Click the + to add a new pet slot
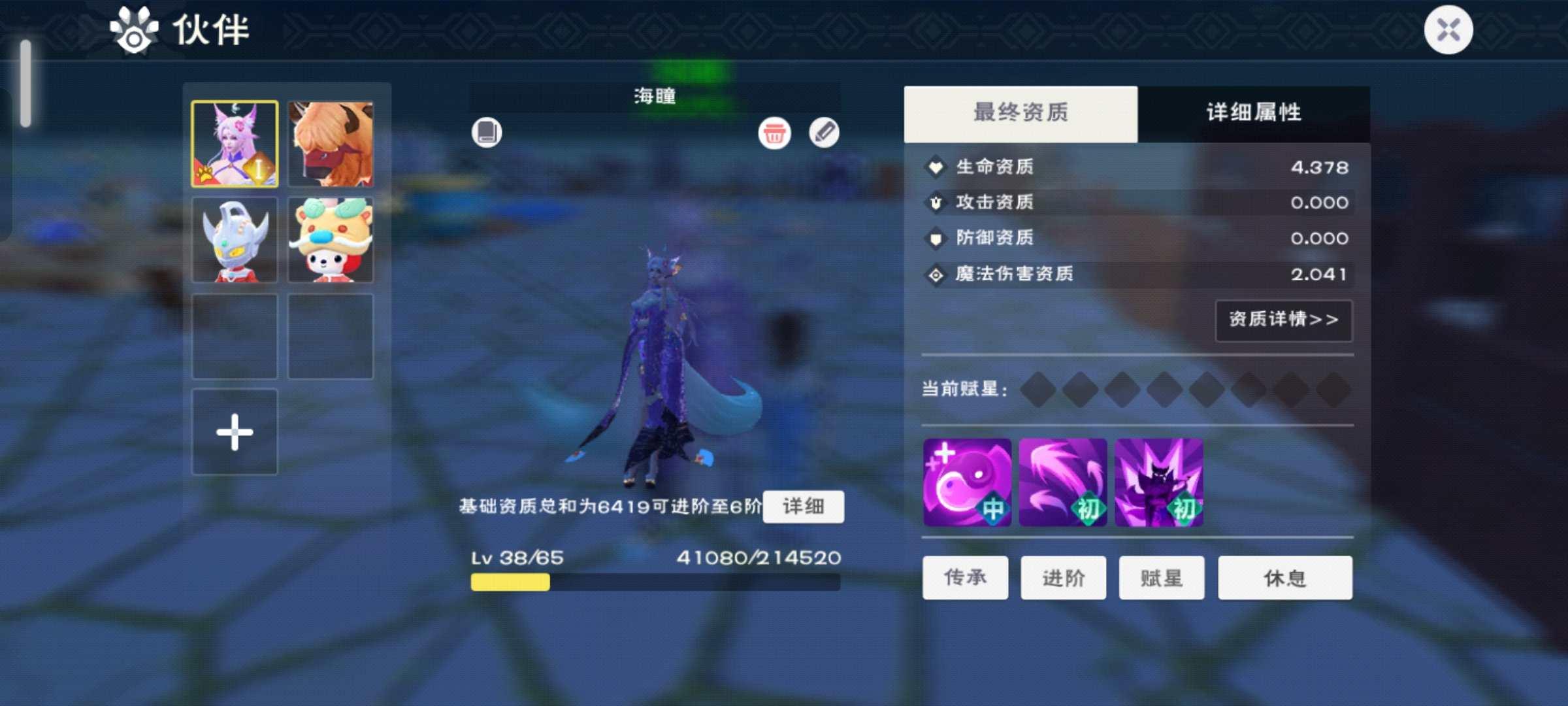This screenshot has height=706, width=1568. 235,431
